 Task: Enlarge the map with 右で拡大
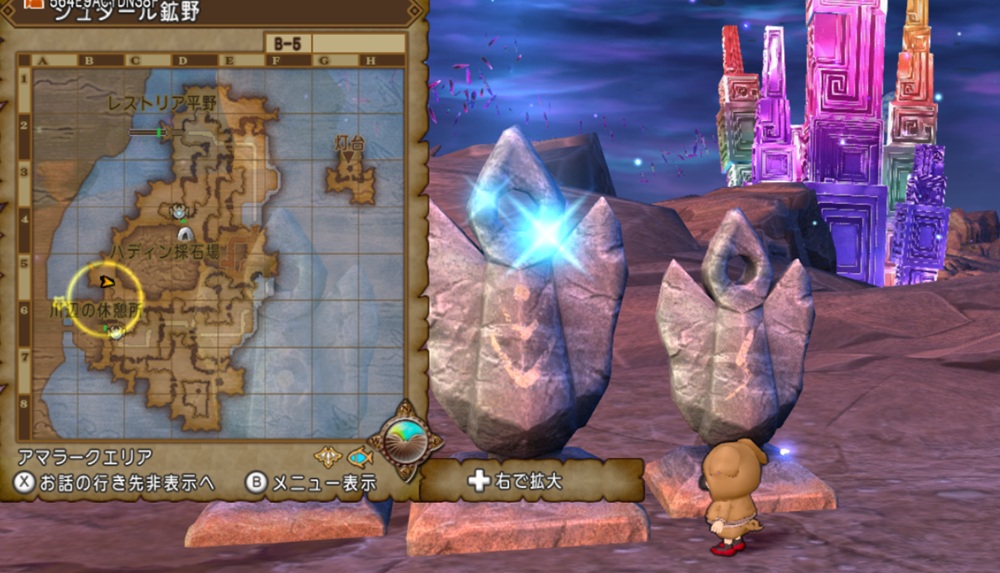(517, 481)
